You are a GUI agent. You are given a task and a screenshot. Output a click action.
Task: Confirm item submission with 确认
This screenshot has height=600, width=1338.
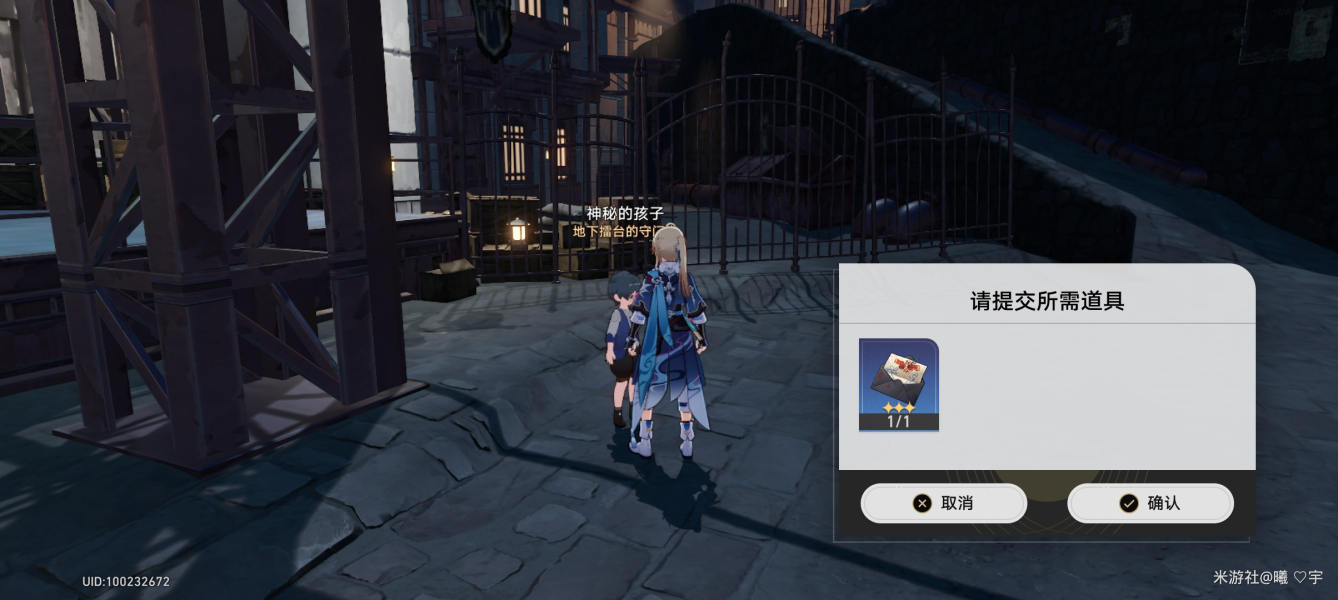click(x=1150, y=503)
